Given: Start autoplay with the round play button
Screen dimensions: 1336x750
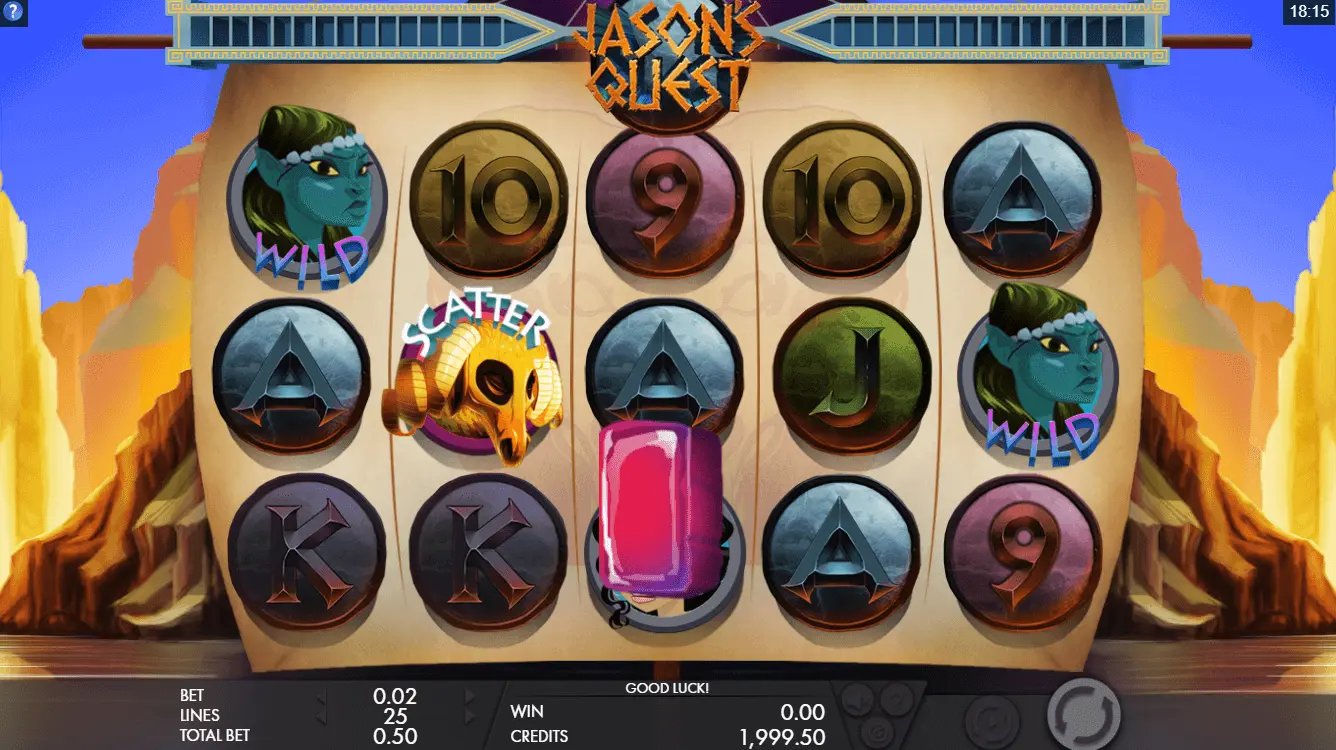Looking at the screenshot, I should click(x=991, y=721).
